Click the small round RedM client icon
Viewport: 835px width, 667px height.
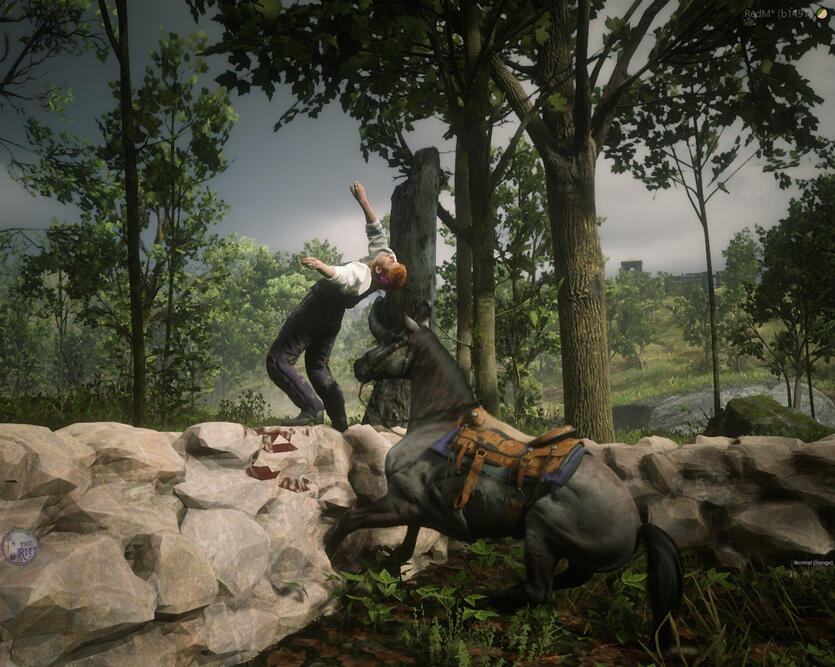[821, 14]
